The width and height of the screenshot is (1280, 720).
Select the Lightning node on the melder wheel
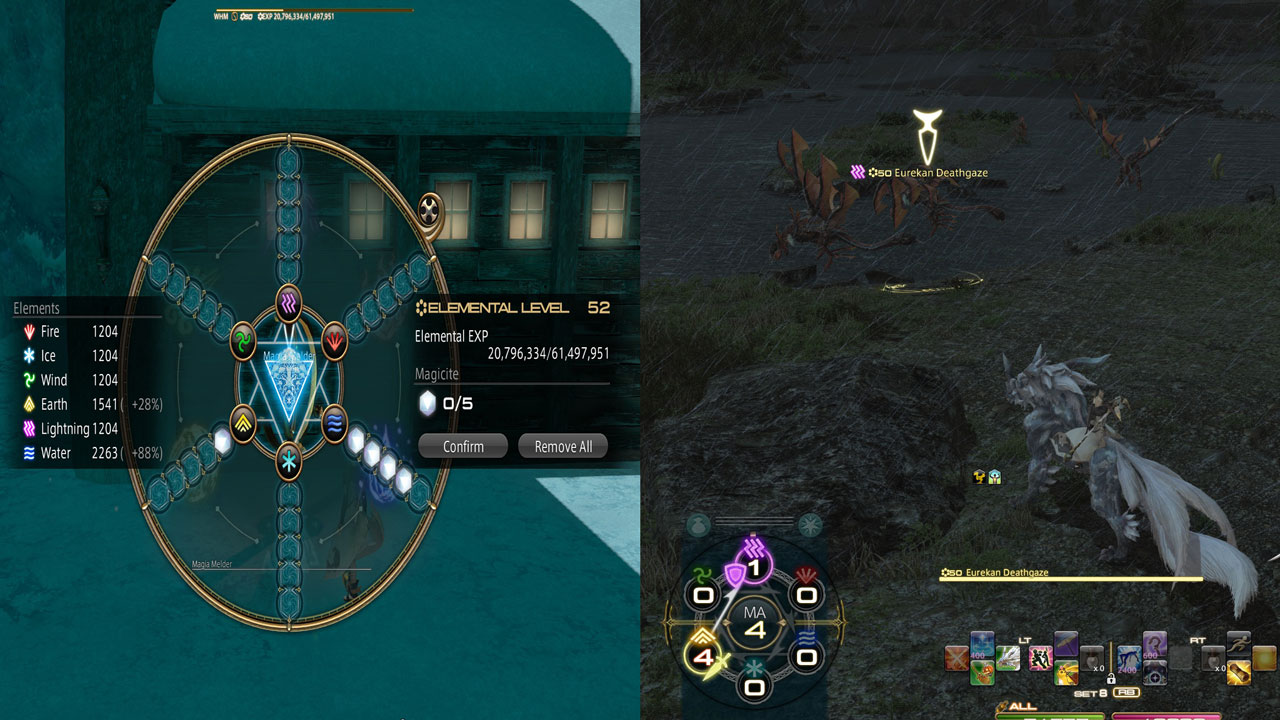[289, 302]
